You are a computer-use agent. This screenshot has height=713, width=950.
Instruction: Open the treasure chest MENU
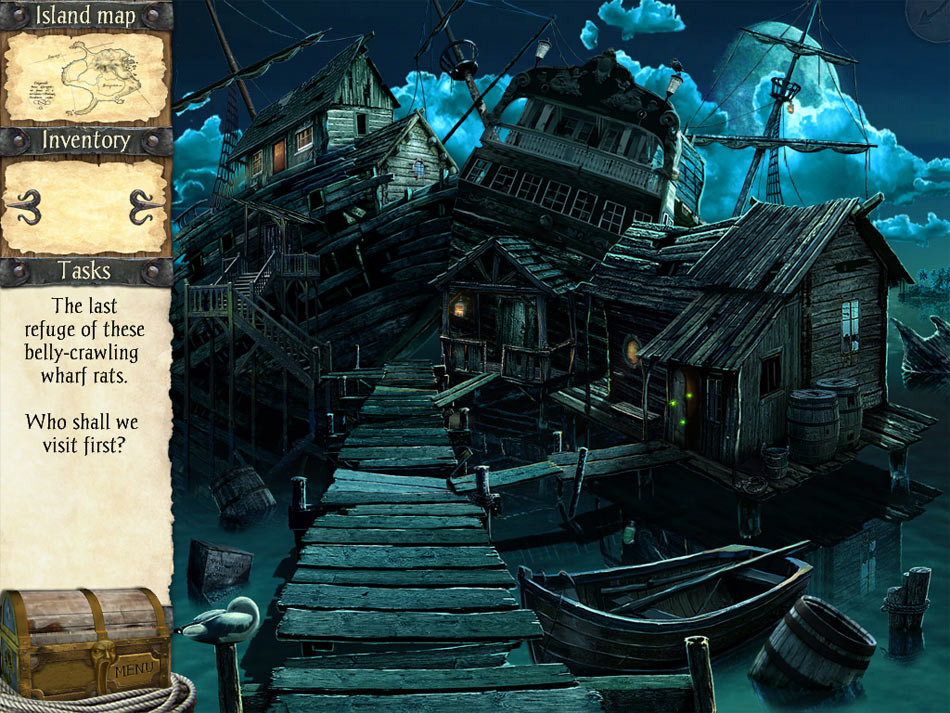pos(130,666)
